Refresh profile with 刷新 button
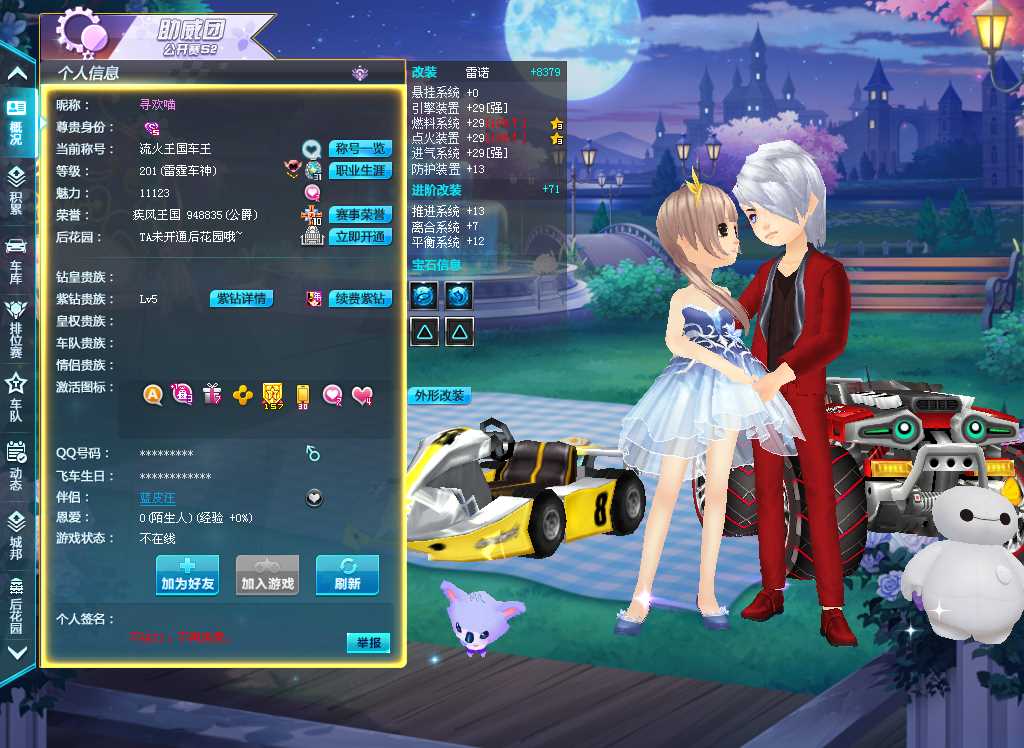The width and height of the screenshot is (1024, 748). click(x=347, y=575)
